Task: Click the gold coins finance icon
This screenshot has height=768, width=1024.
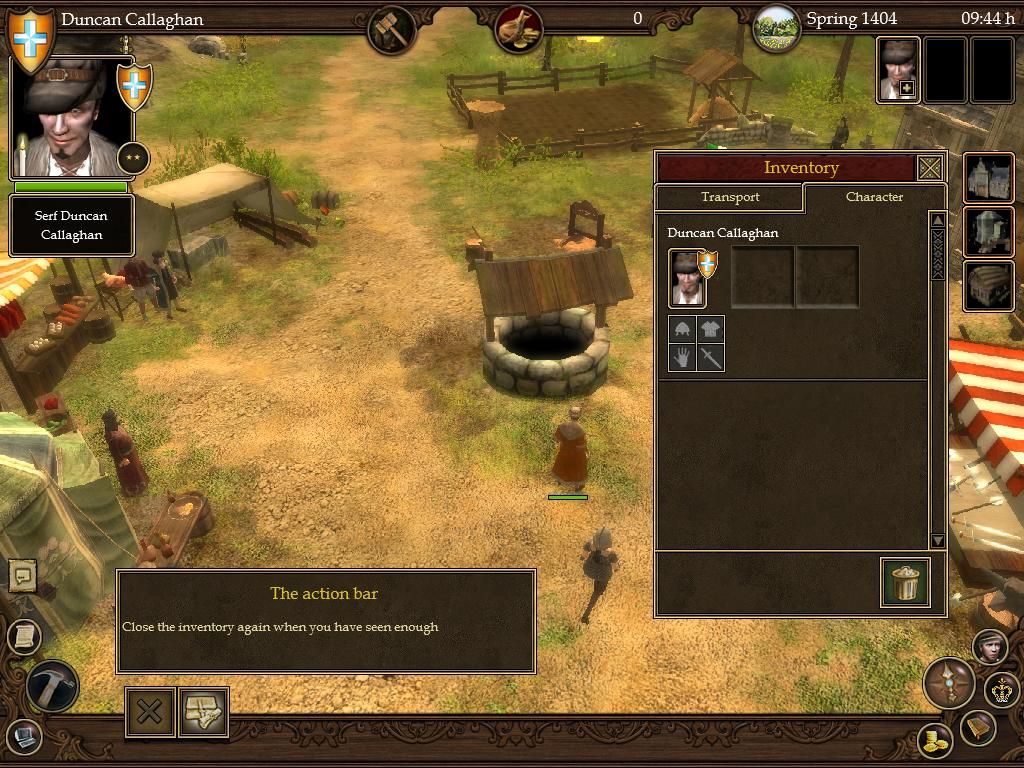Action: [935, 741]
